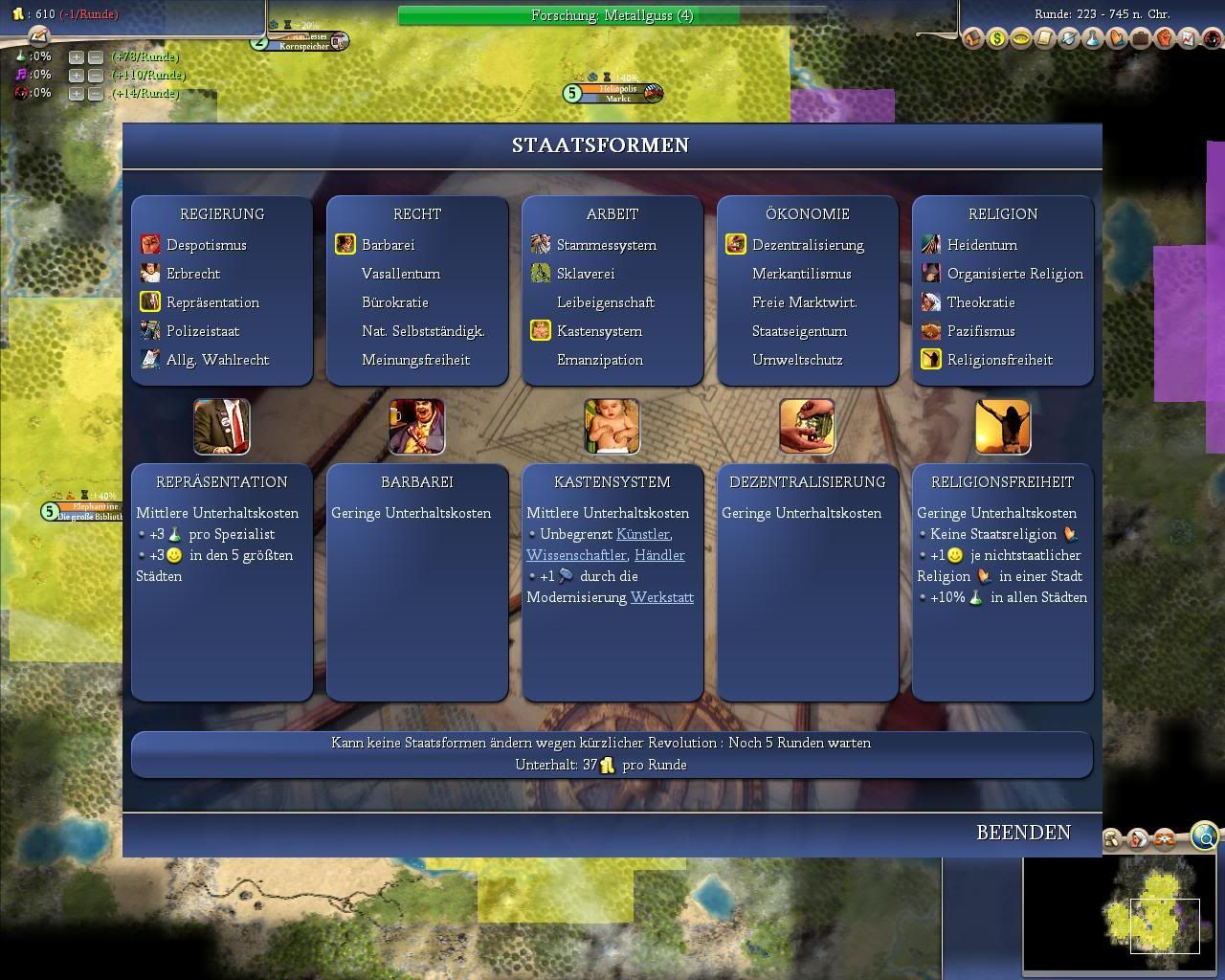Select Theokratie under Religion
Viewport: 1225px width, 980px height.
tap(980, 302)
